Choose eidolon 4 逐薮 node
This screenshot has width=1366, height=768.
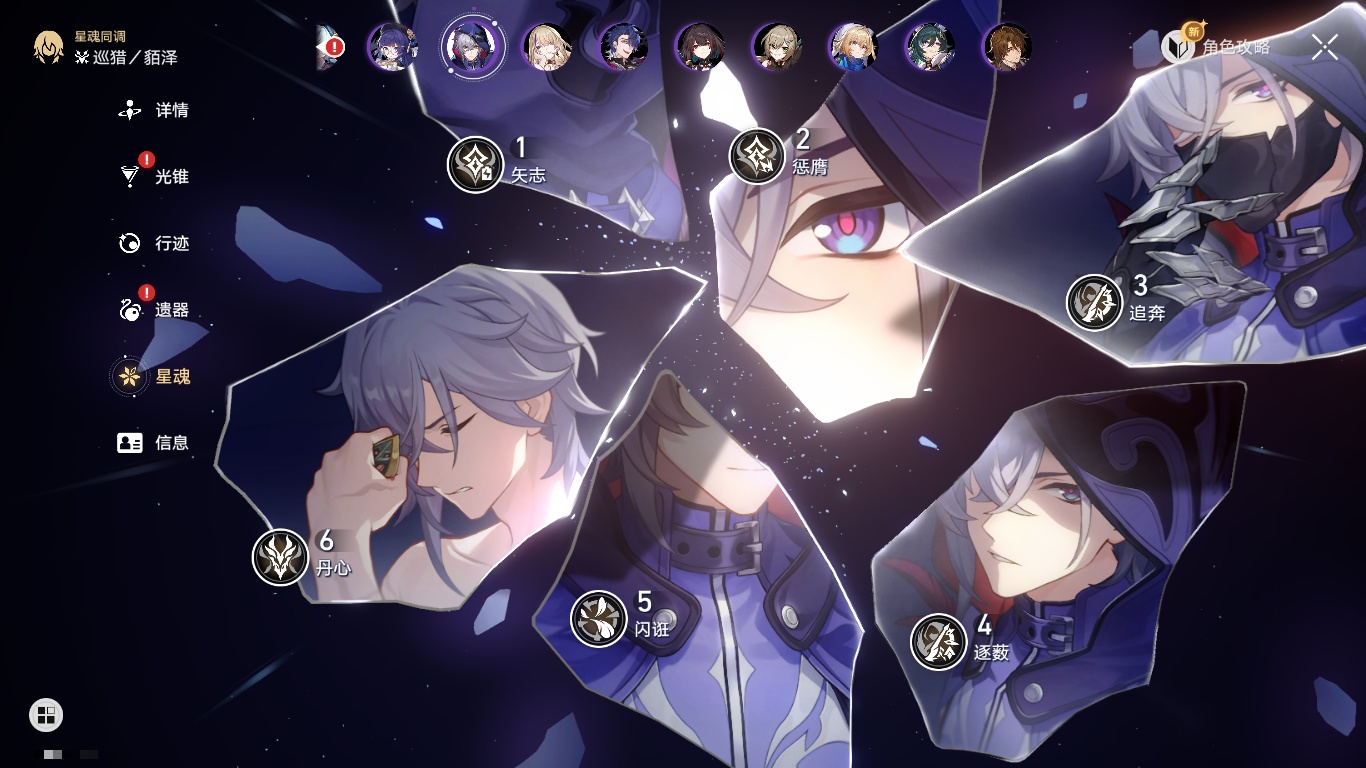[939, 641]
